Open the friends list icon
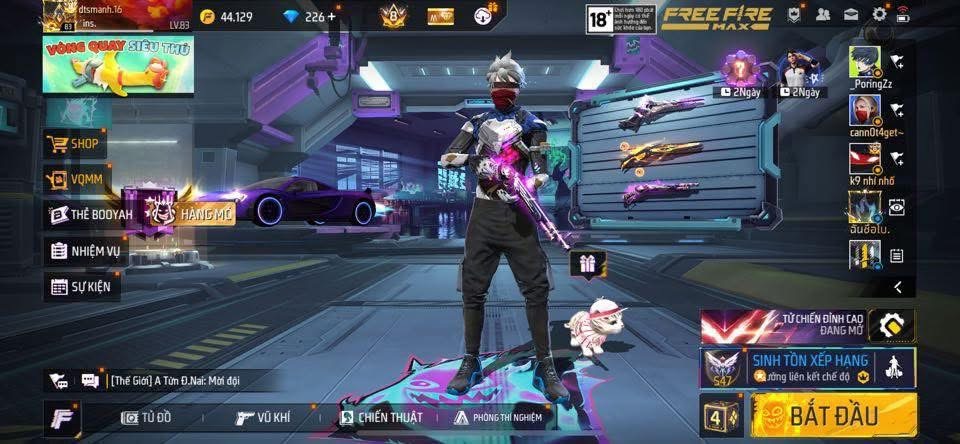 tap(823, 14)
